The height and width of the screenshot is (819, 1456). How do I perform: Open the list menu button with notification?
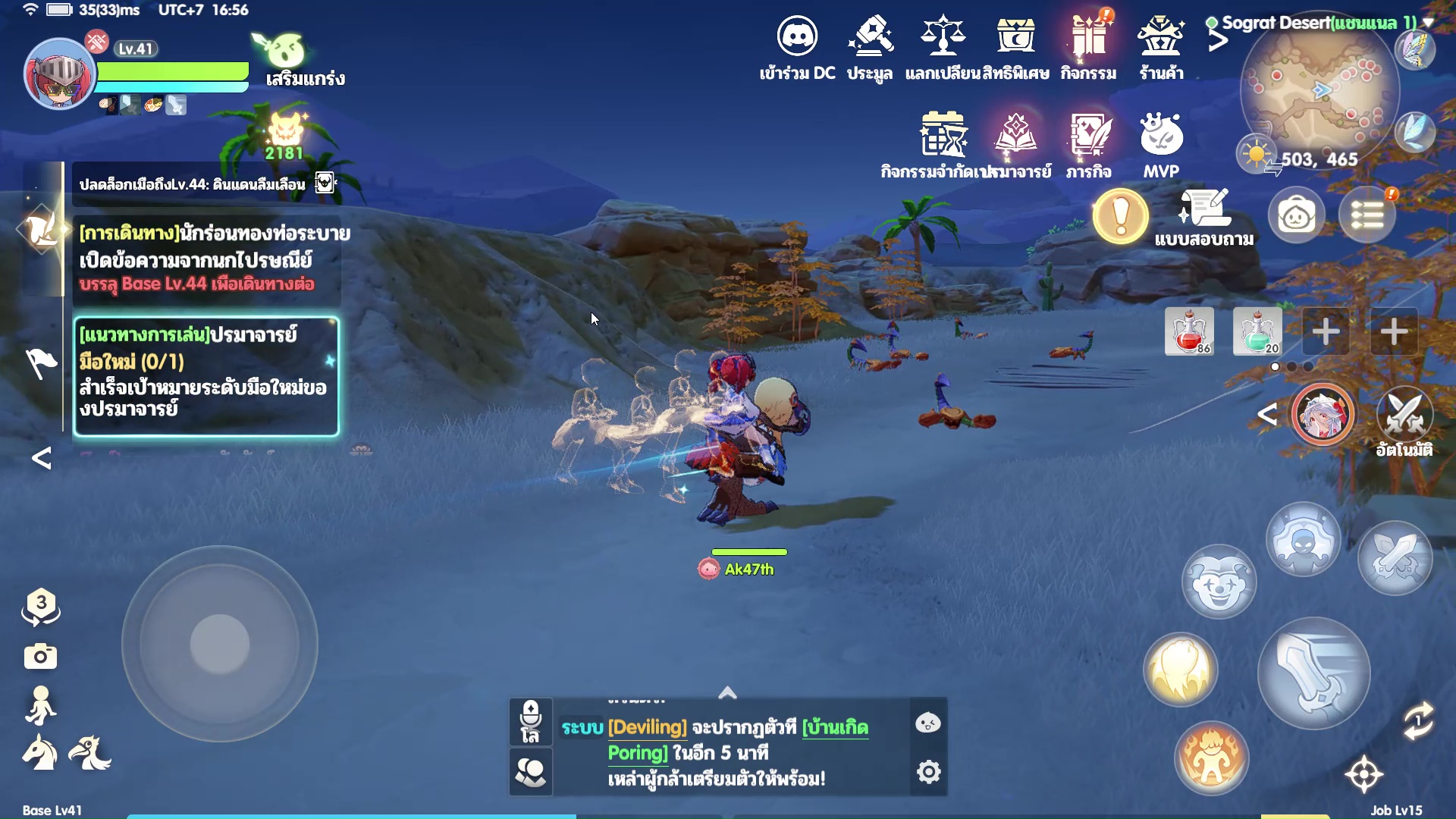pos(1367,217)
